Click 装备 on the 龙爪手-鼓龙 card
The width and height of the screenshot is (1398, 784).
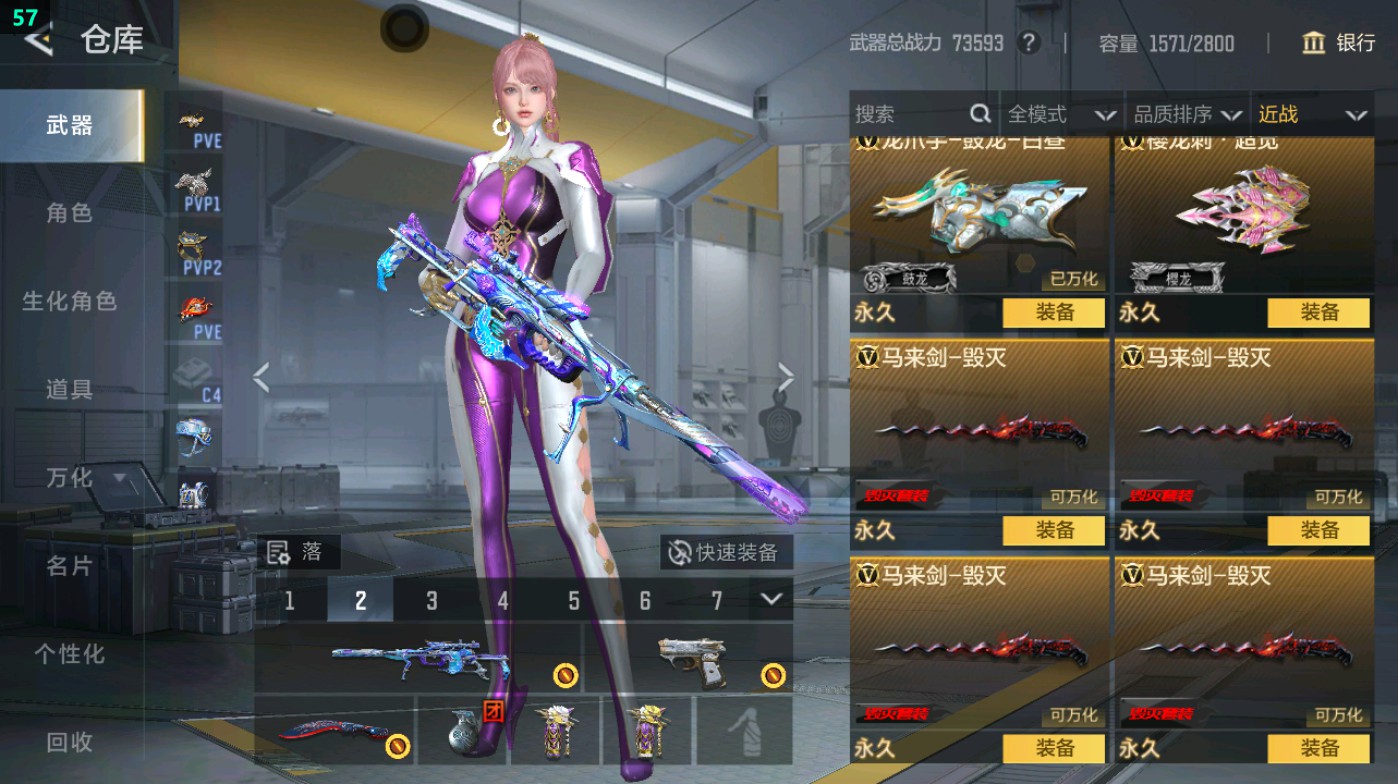[x=1054, y=313]
